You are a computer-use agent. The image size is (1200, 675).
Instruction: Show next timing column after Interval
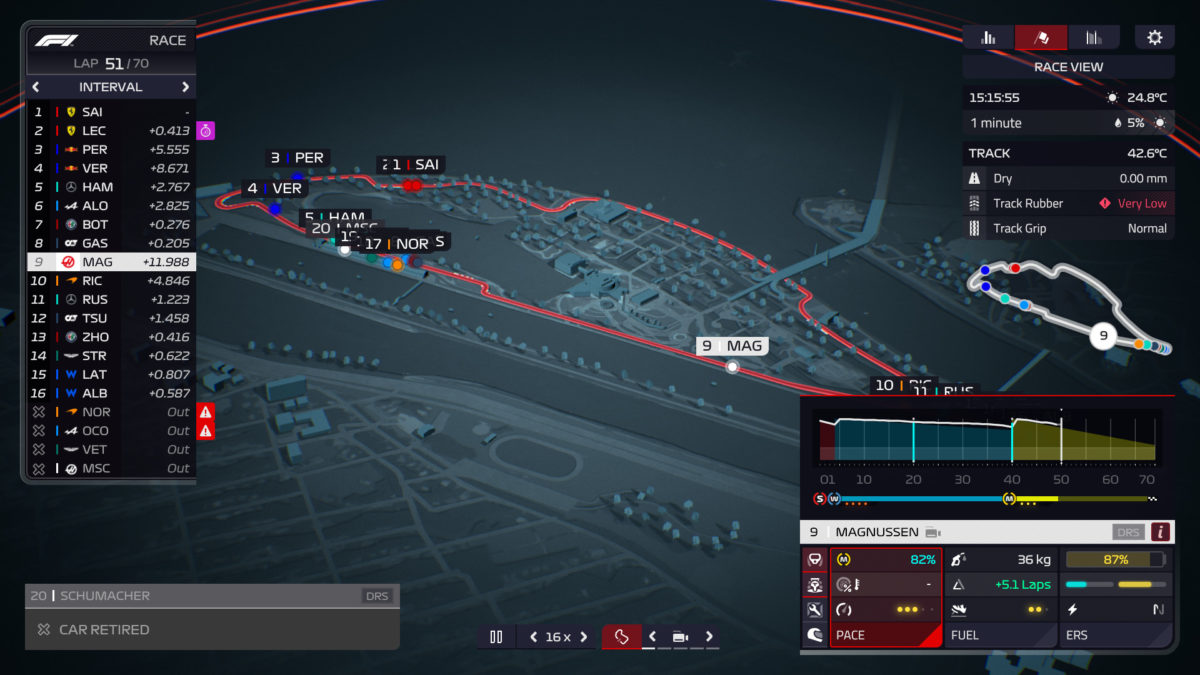185,87
